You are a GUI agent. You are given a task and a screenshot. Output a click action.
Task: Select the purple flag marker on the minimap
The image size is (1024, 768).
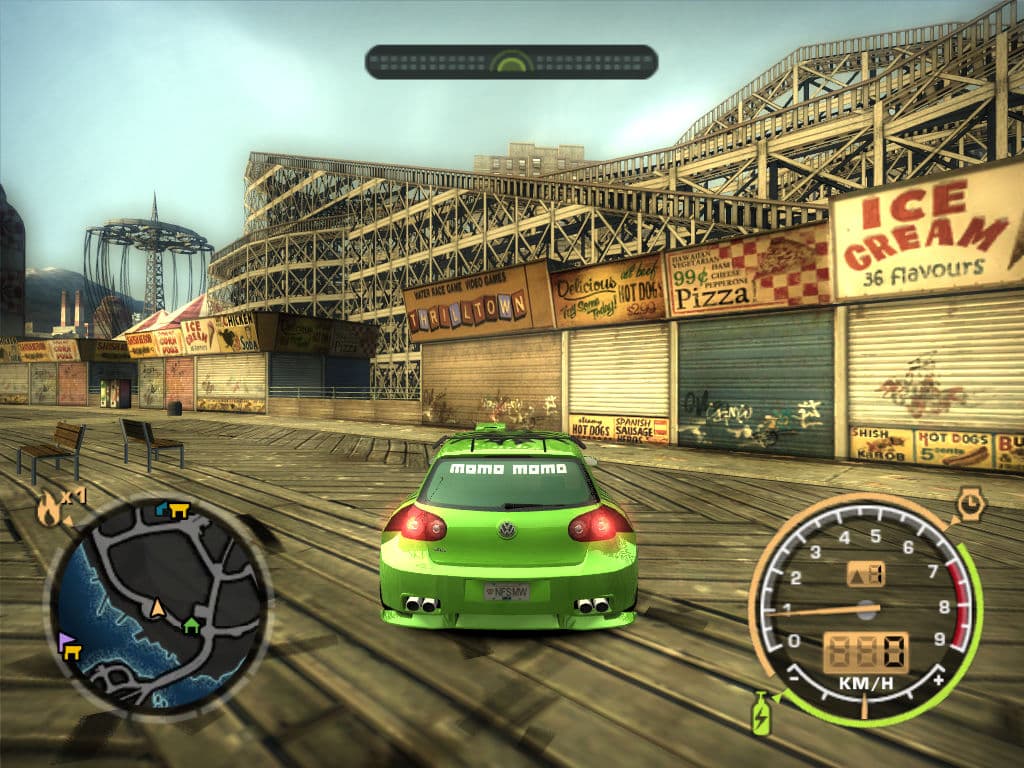click(66, 639)
